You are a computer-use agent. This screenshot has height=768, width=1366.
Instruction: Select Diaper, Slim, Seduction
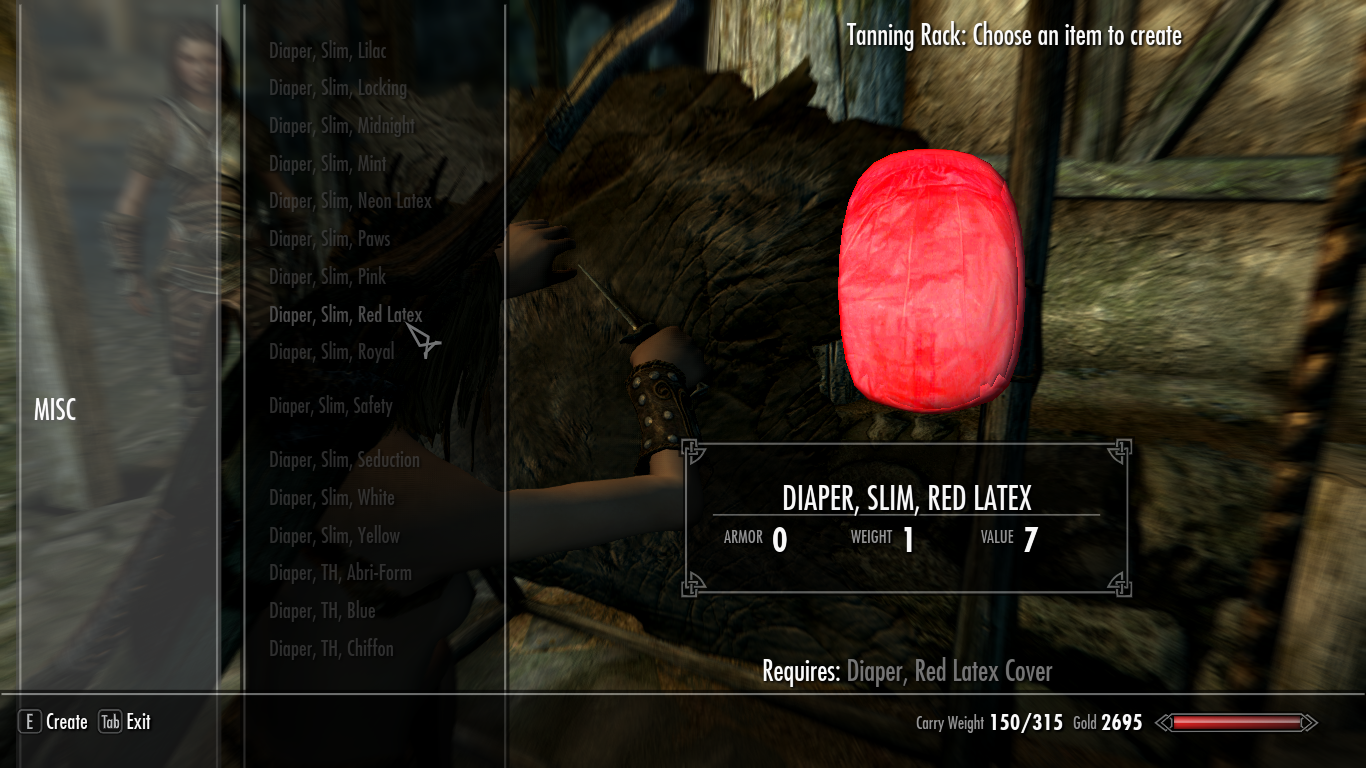click(x=344, y=460)
